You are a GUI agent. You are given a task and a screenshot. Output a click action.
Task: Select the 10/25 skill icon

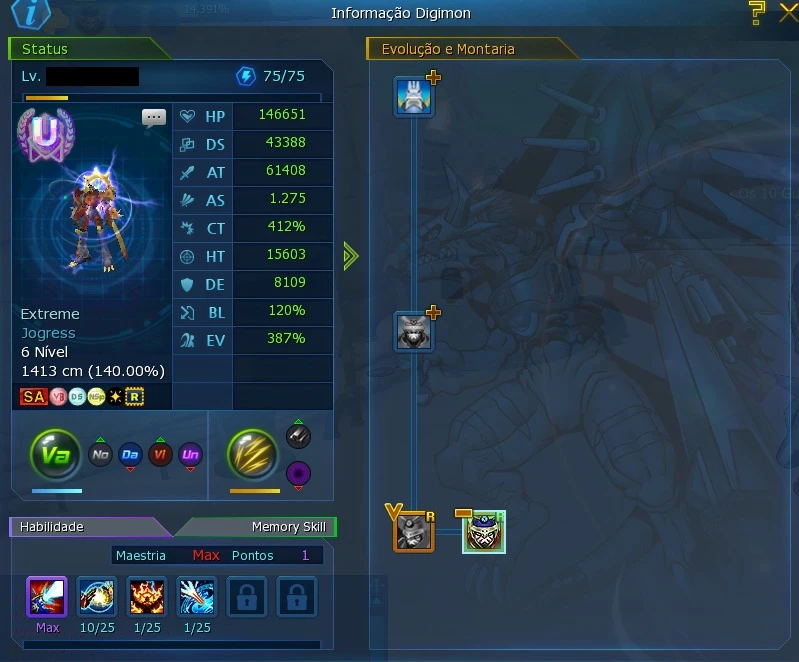click(97, 596)
